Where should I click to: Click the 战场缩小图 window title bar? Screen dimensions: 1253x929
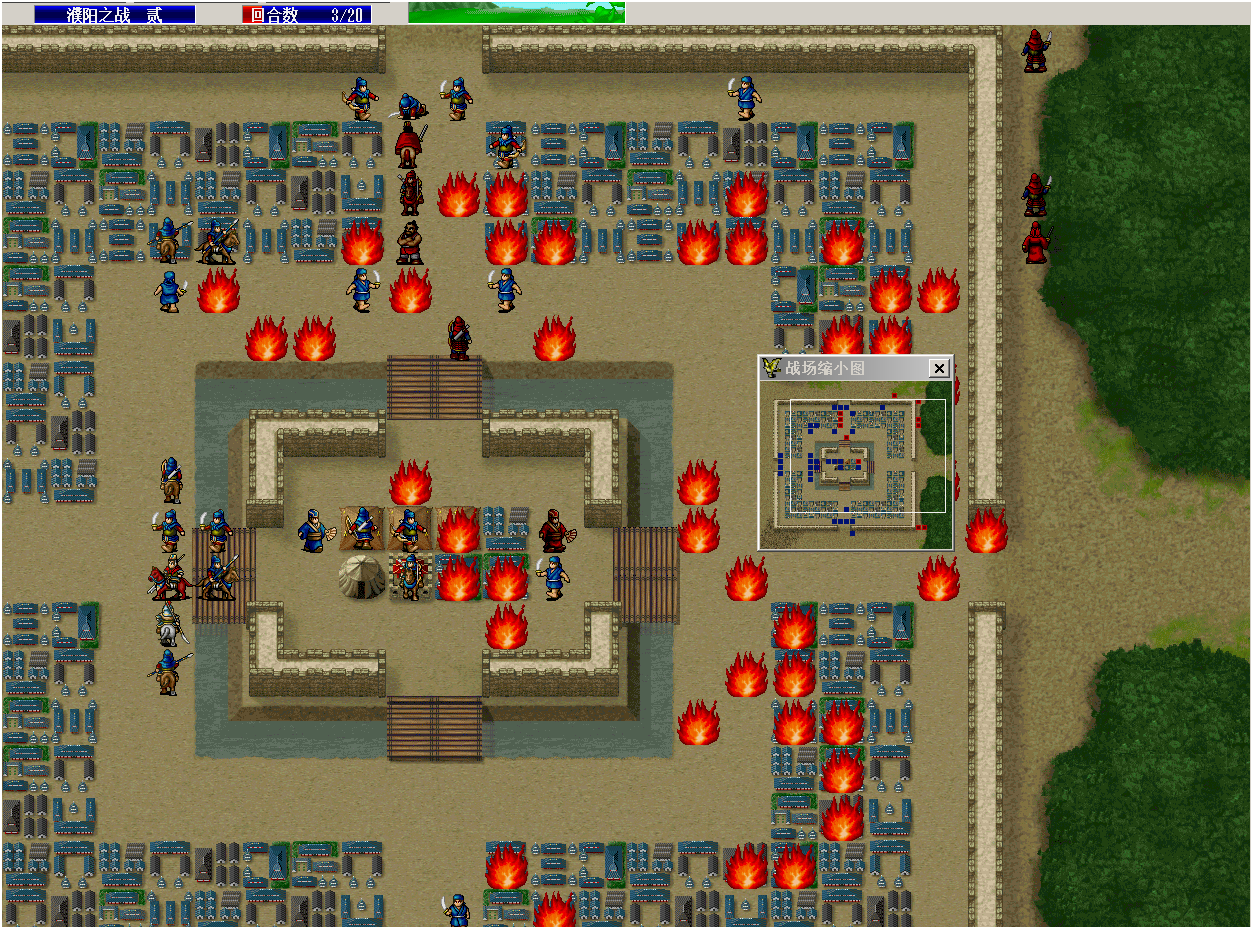840,369
